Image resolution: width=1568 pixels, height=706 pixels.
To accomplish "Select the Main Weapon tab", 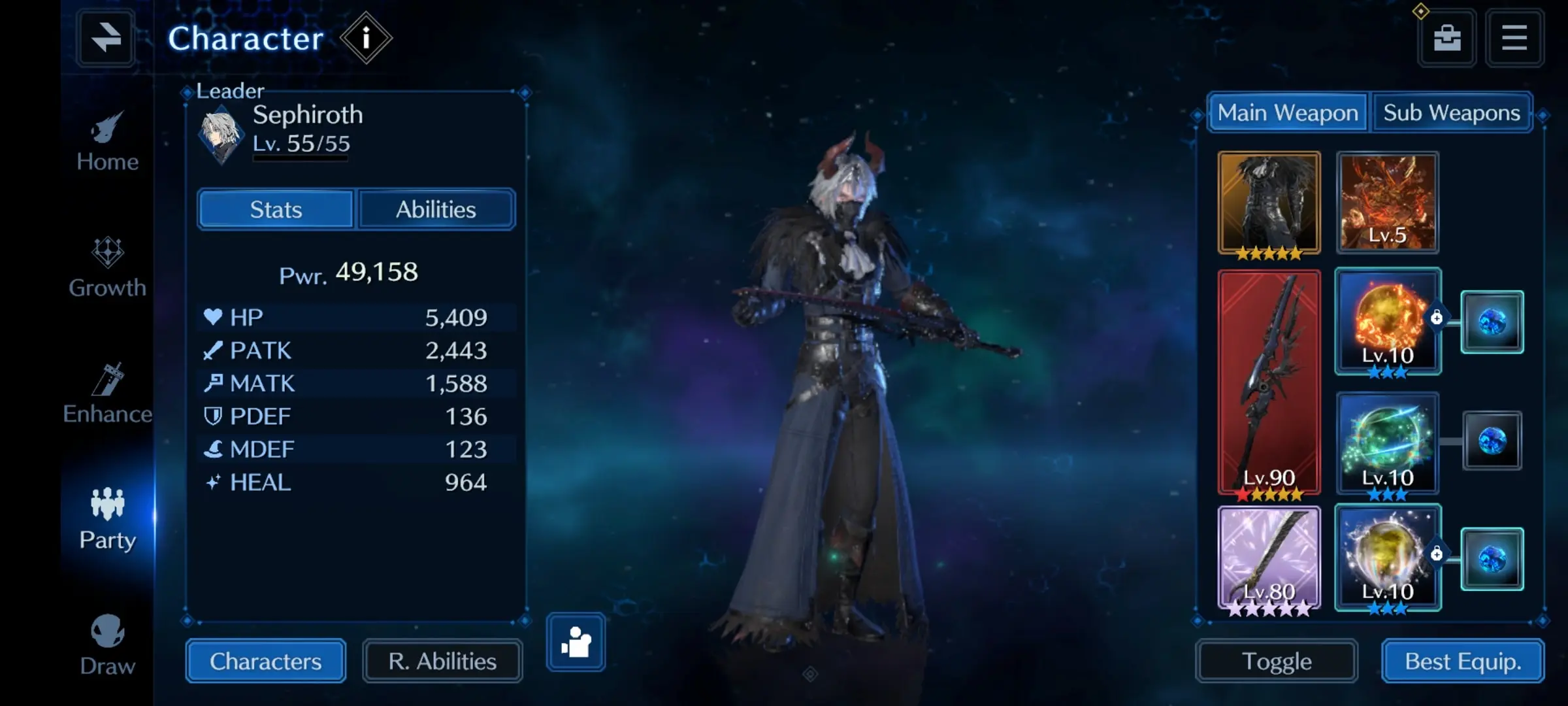I will [x=1288, y=113].
